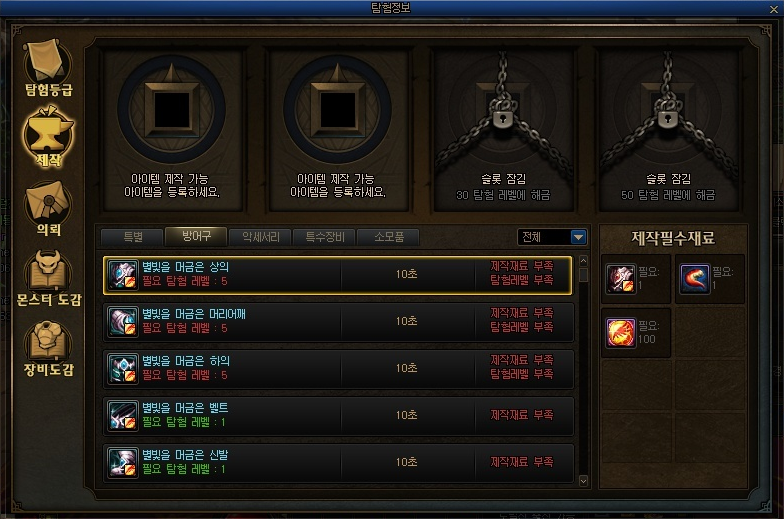Click the fiery orb material needing 100
This screenshot has width=784, height=519.
(x=621, y=331)
